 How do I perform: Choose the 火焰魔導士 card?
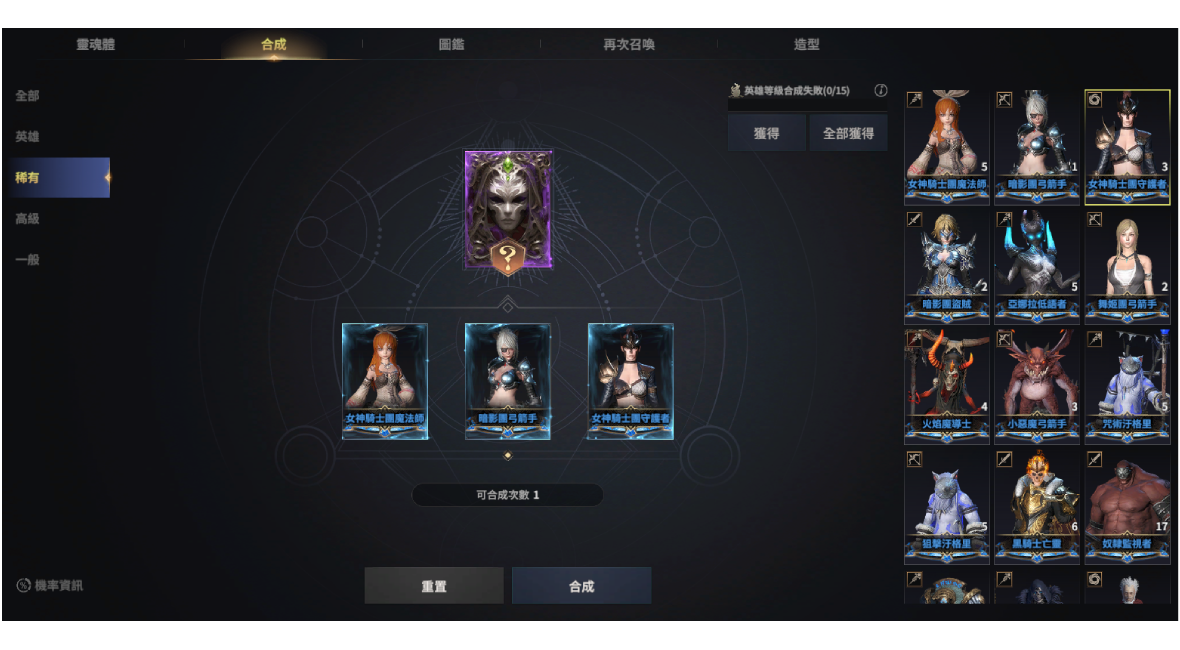click(x=946, y=386)
